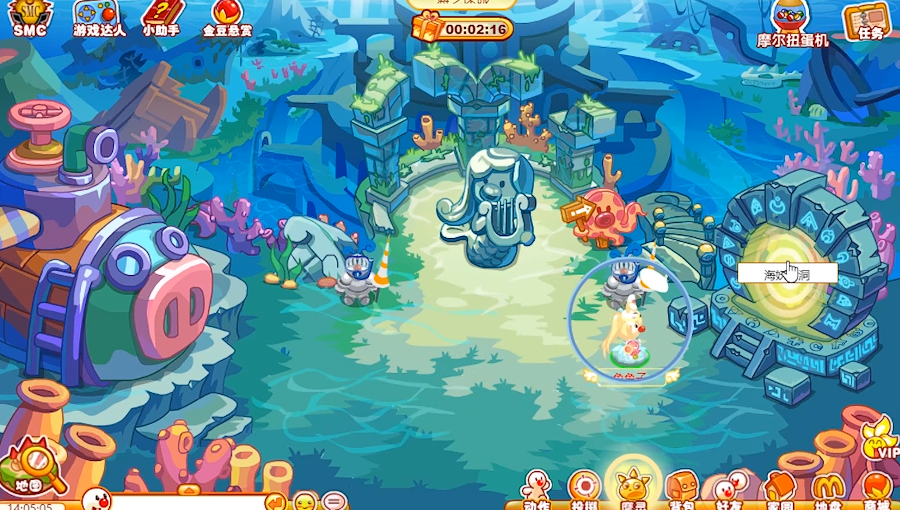900x510 pixels.
Task: Expand the chat log with the up arrow
Action: 188,489
